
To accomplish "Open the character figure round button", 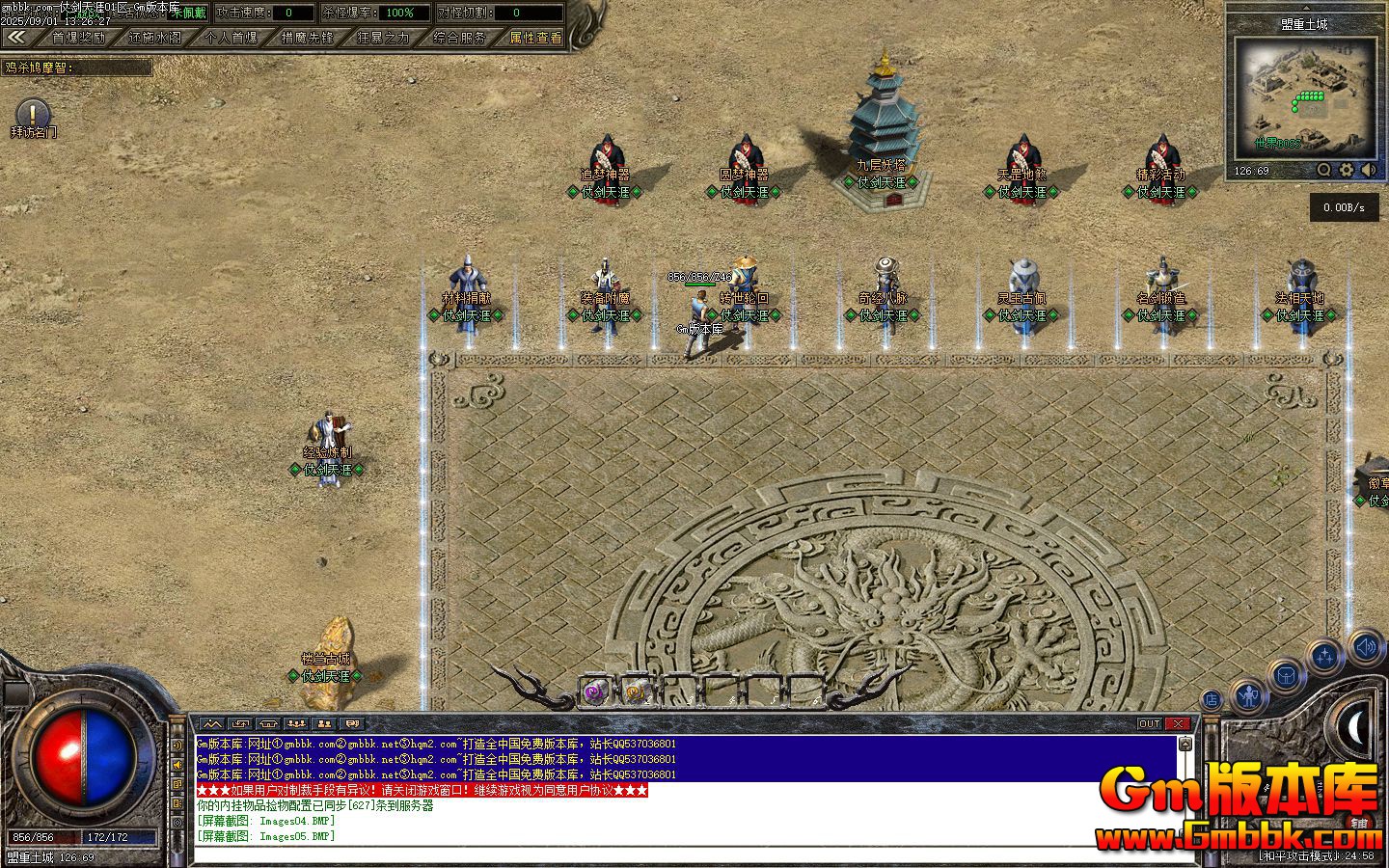I will (1248, 693).
